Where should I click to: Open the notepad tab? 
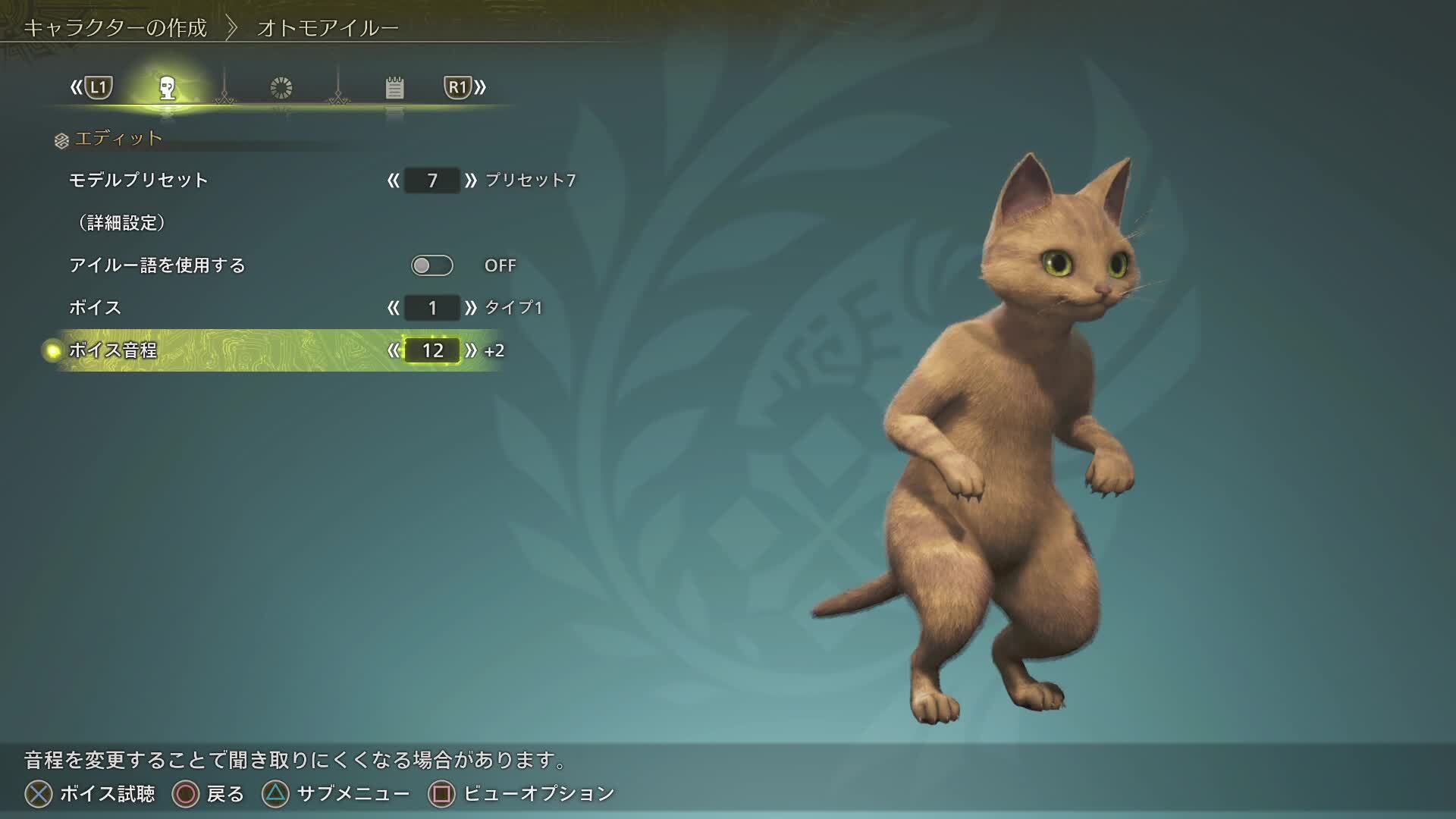394,88
